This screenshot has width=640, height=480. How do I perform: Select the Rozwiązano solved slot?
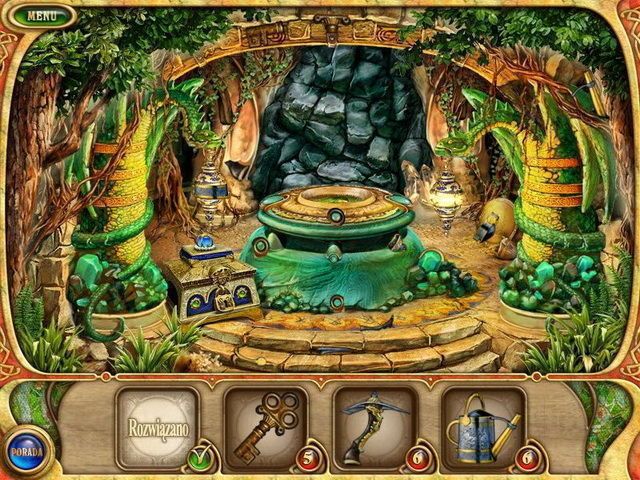(157, 428)
